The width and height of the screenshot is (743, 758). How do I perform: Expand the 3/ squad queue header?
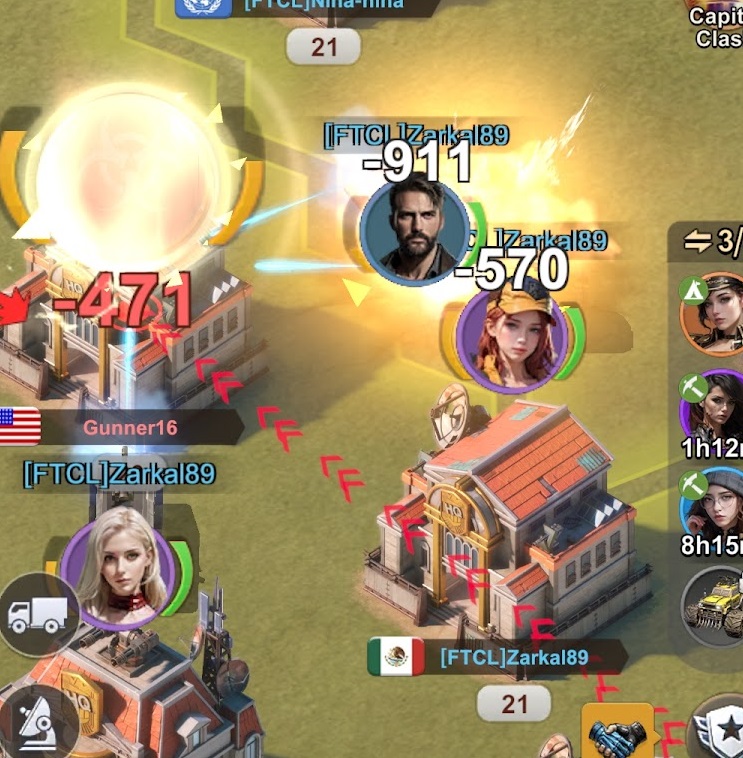711,241
